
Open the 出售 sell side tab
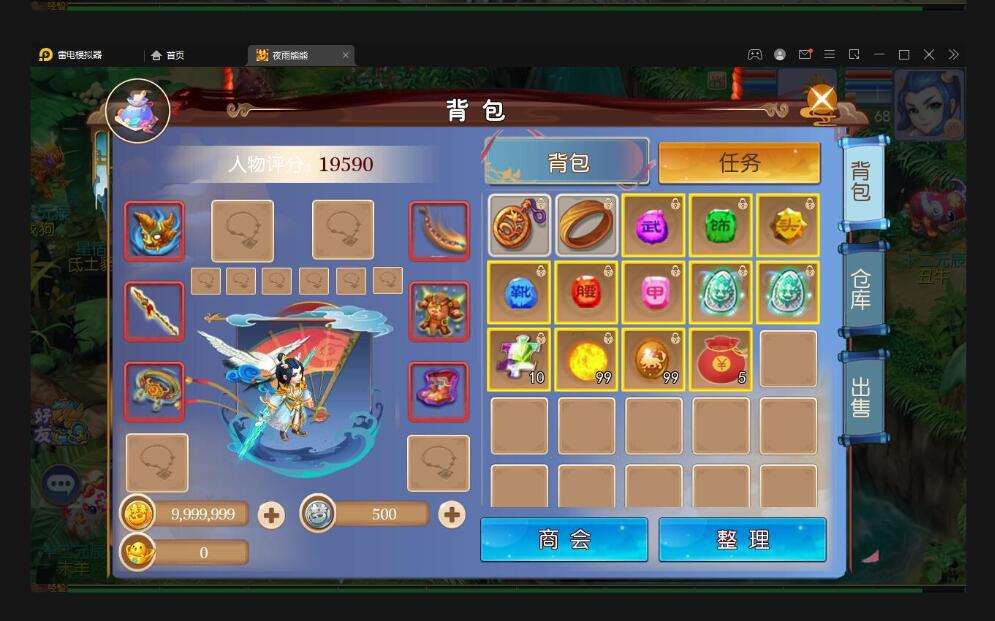point(860,396)
